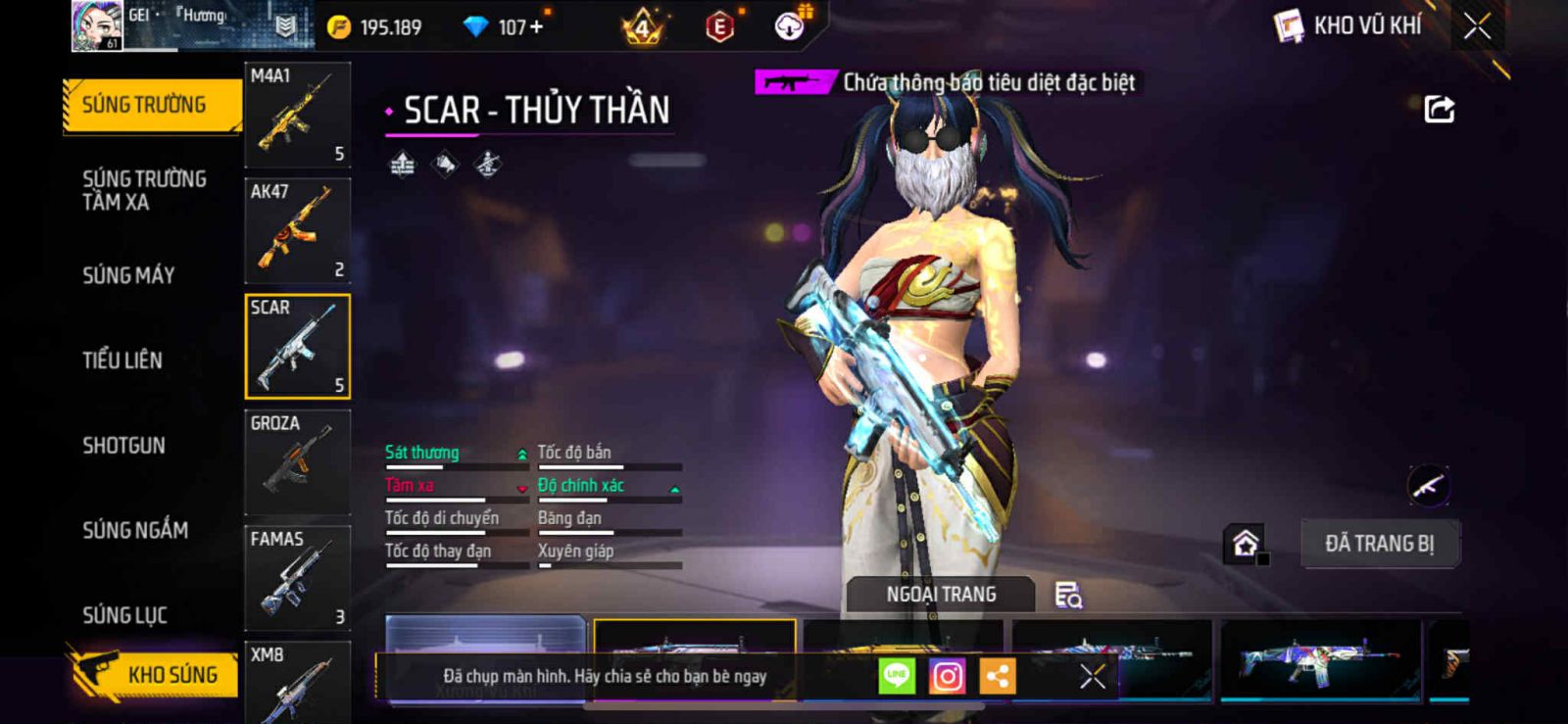Pick the FAMAS weapon tile
This screenshot has width=1568, height=724.
(297, 578)
